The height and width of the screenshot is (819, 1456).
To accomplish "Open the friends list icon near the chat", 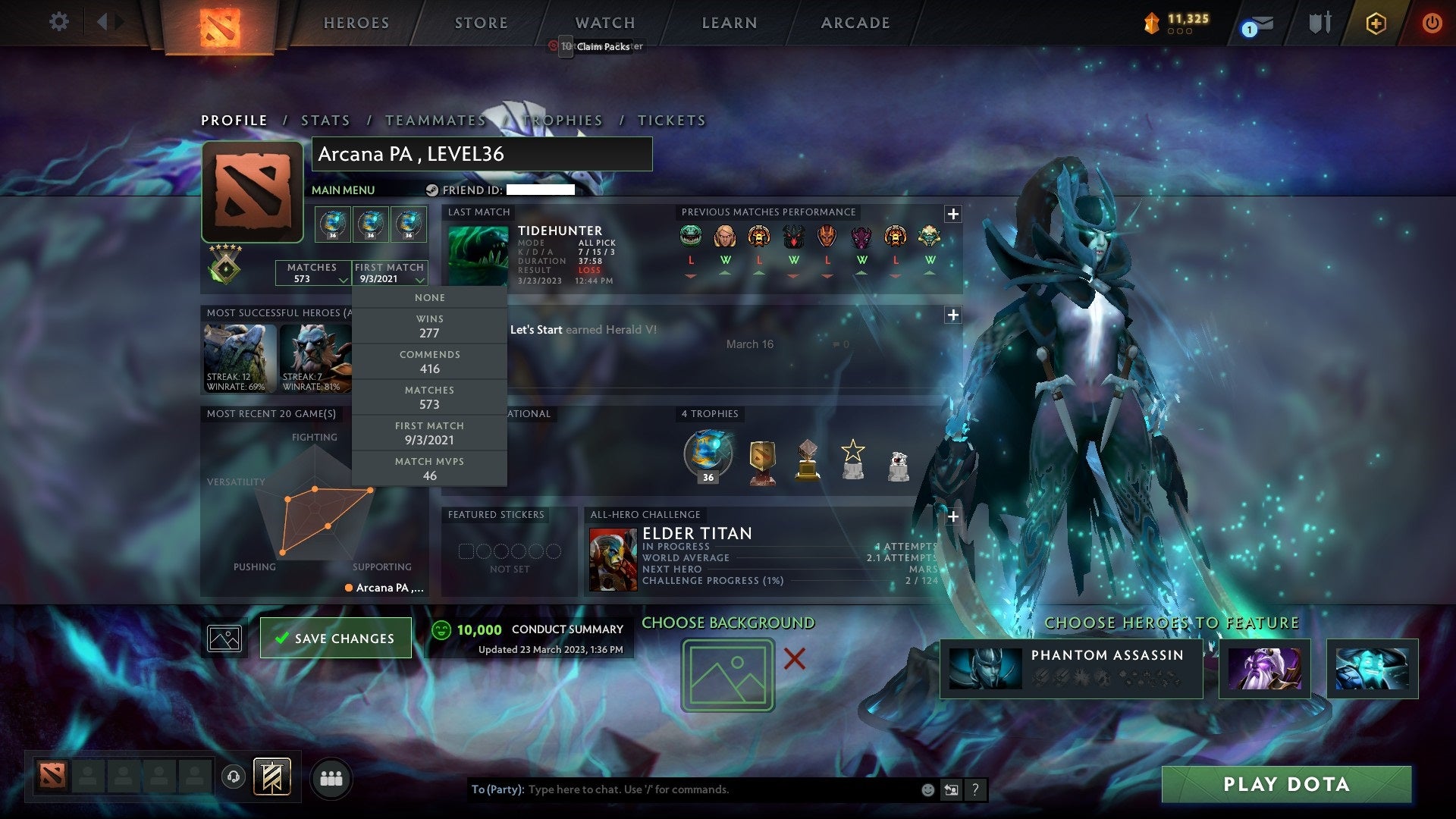I will 331,777.
